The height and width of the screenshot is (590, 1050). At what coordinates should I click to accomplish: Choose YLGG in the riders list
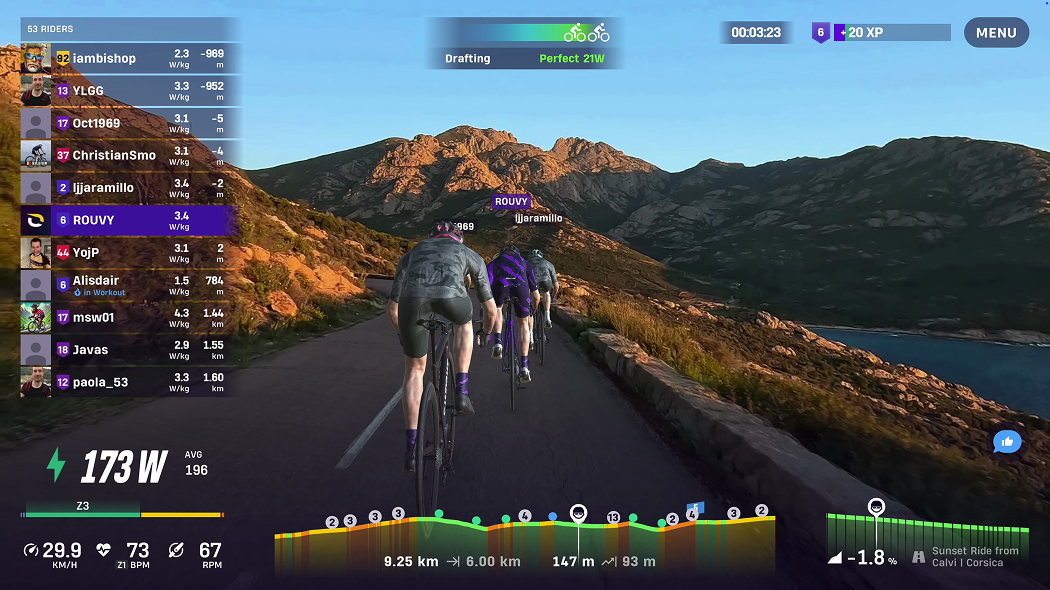(x=130, y=91)
